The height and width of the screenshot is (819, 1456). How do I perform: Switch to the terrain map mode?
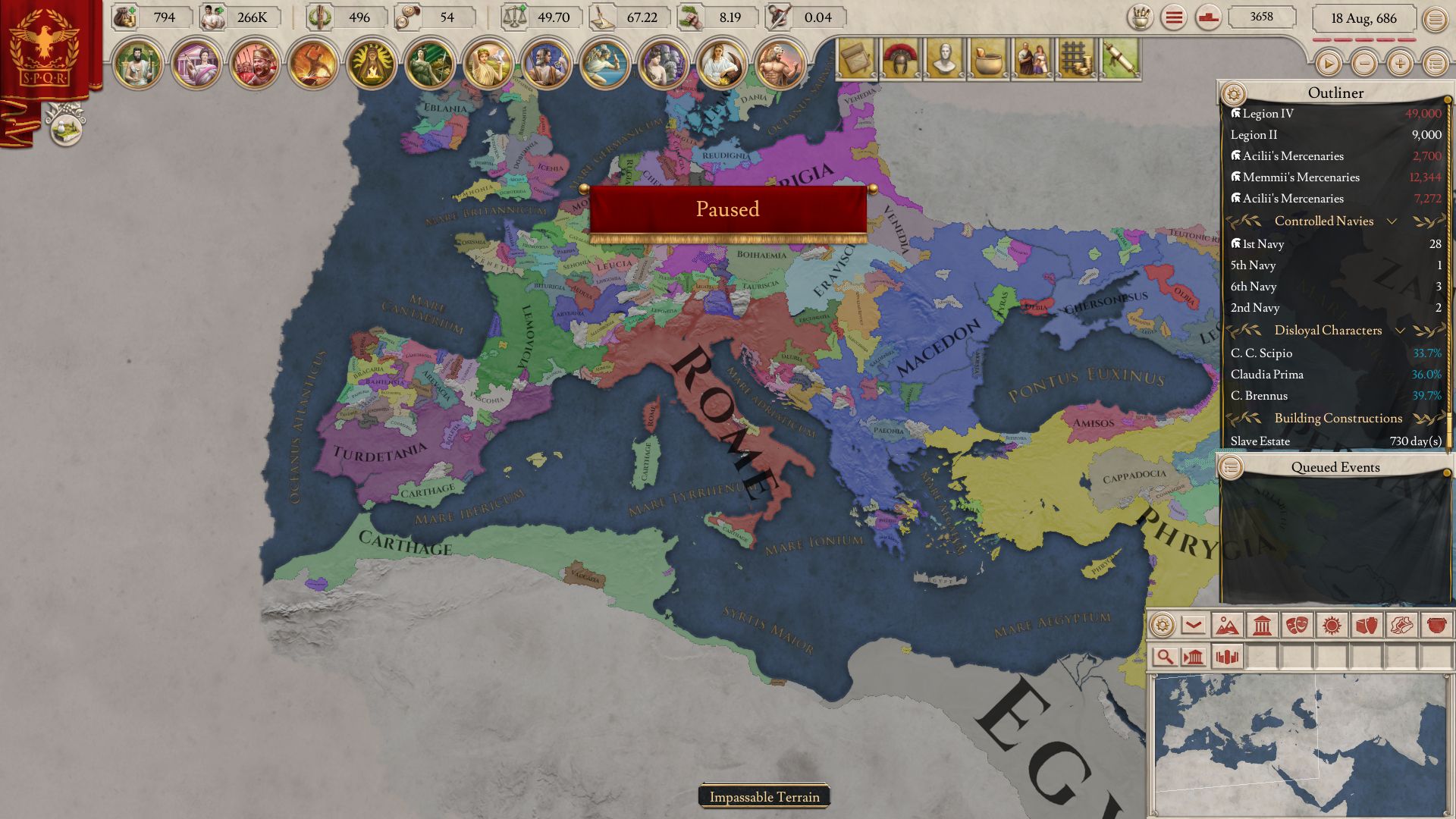[x=1227, y=626]
